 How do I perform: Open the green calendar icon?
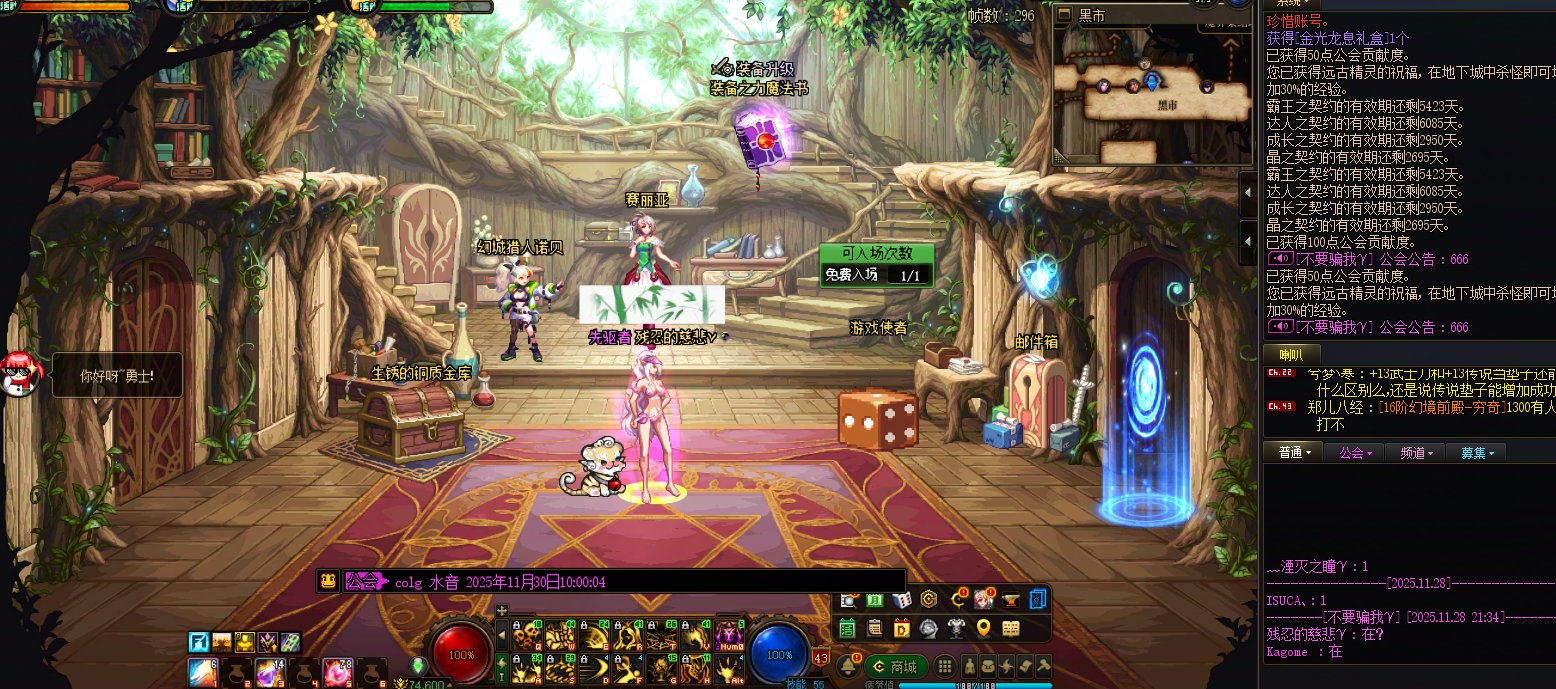click(847, 629)
